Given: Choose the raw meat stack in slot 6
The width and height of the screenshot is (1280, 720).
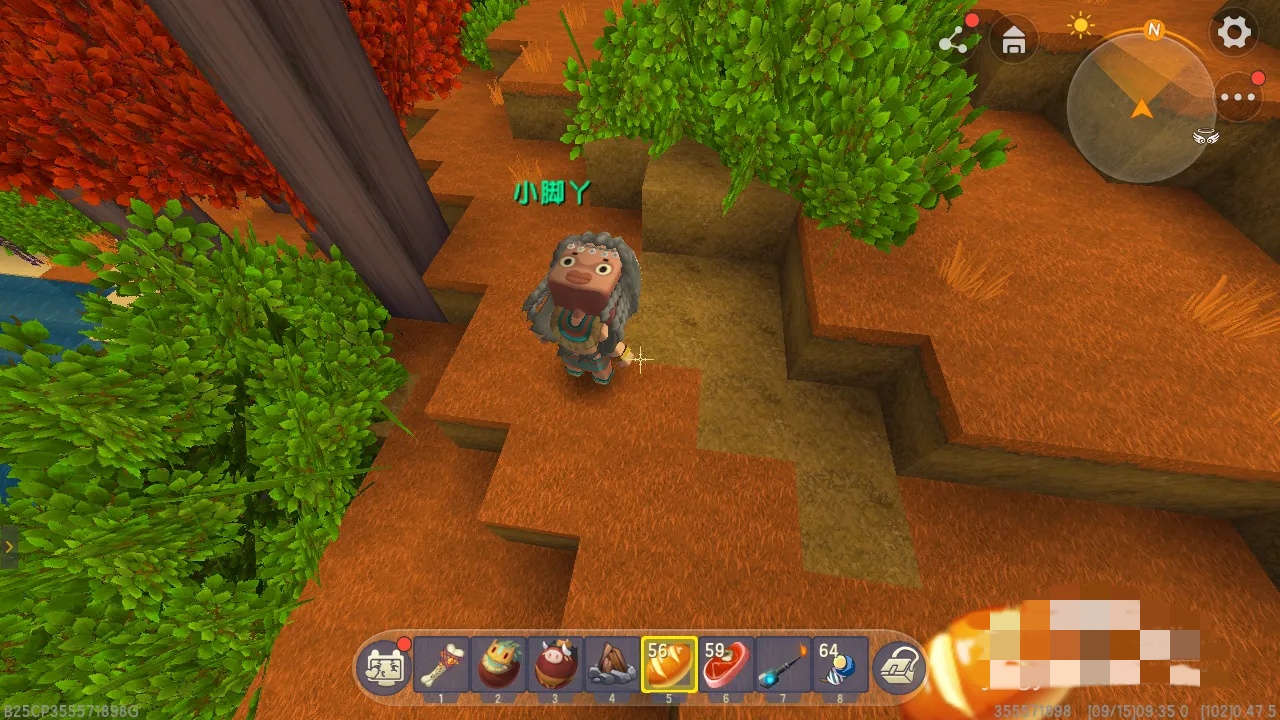Looking at the screenshot, I should coord(726,664).
